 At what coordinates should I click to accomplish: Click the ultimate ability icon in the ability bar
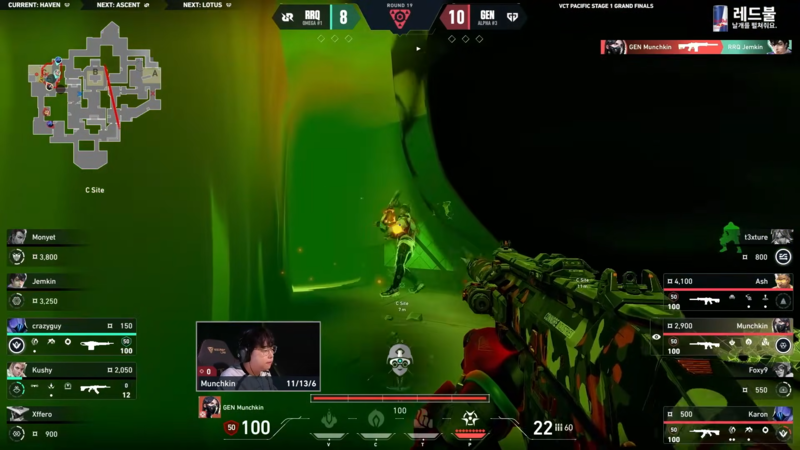point(469,420)
